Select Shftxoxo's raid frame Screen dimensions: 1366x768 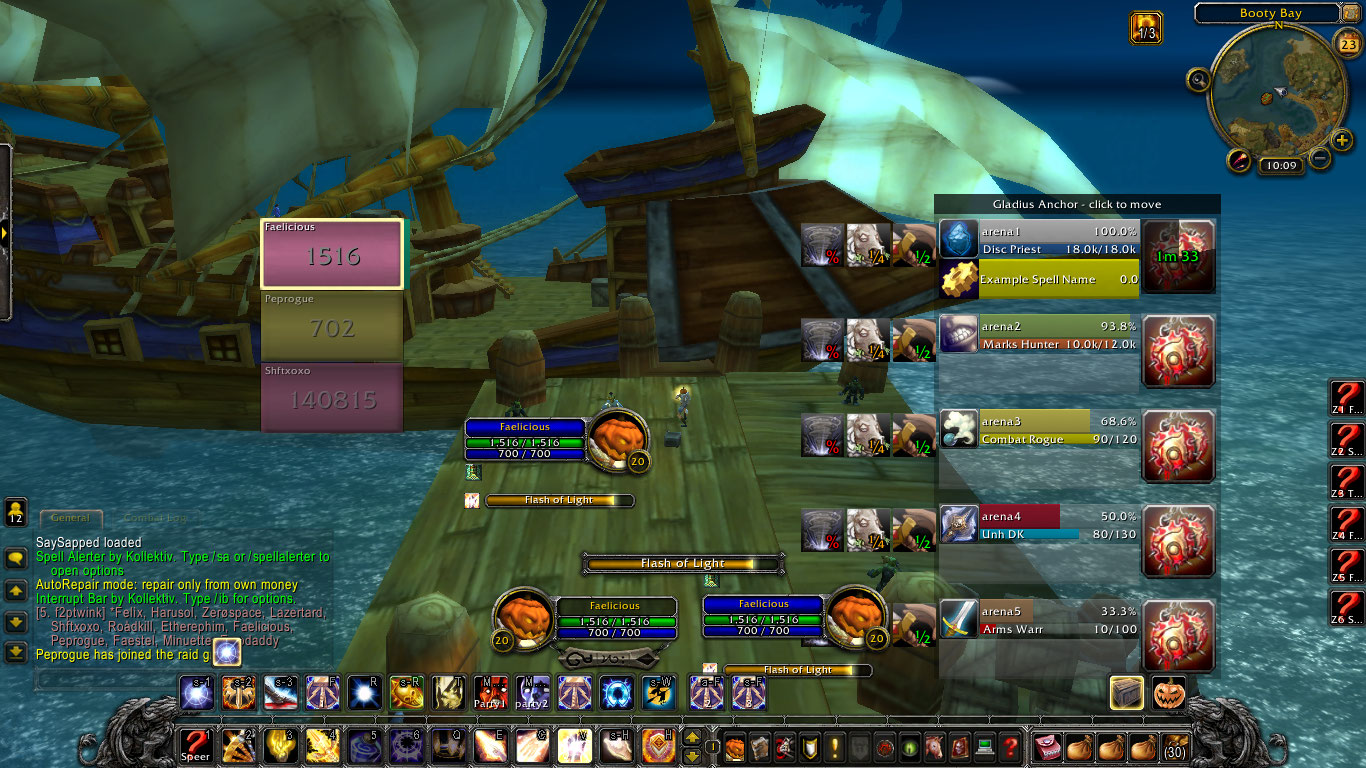click(332, 398)
